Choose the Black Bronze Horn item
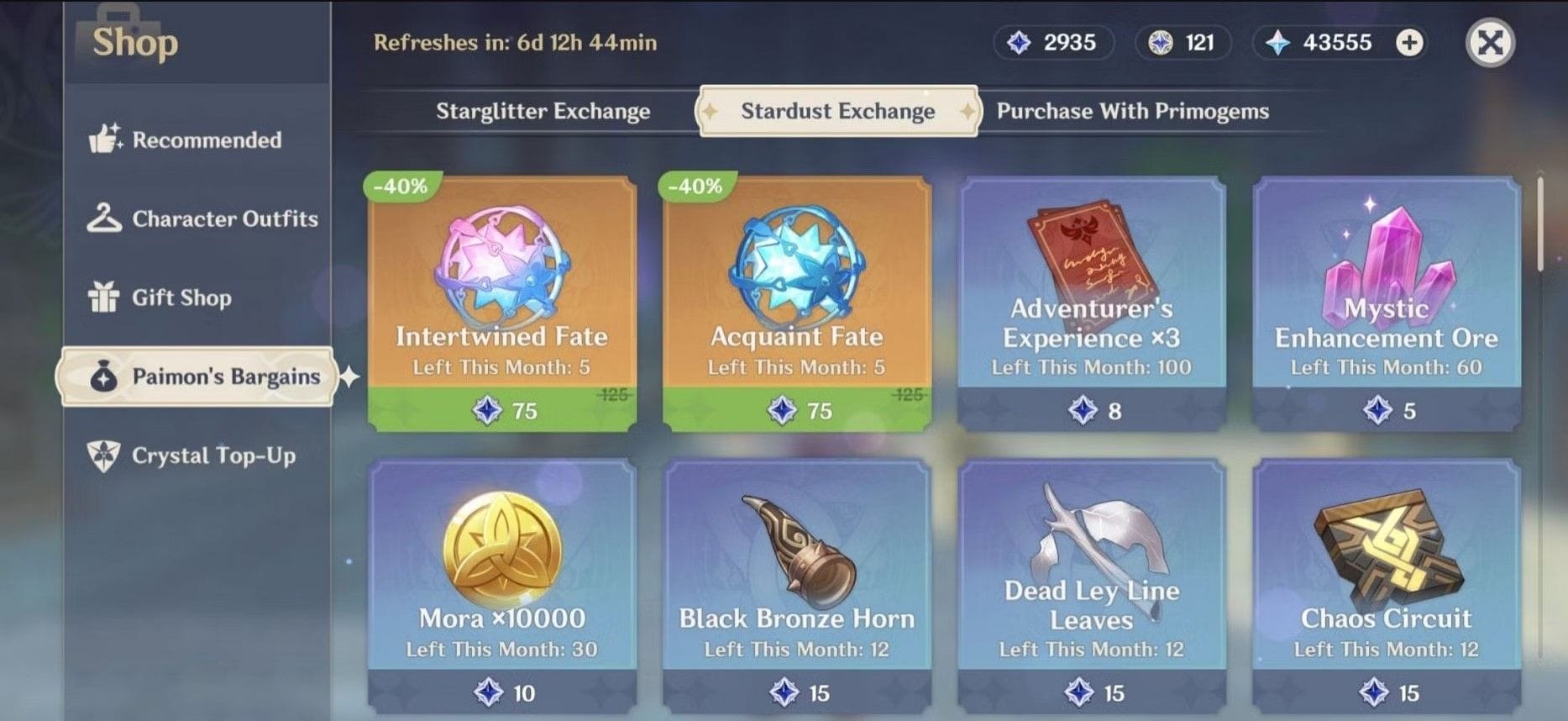 (x=796, y=584)
